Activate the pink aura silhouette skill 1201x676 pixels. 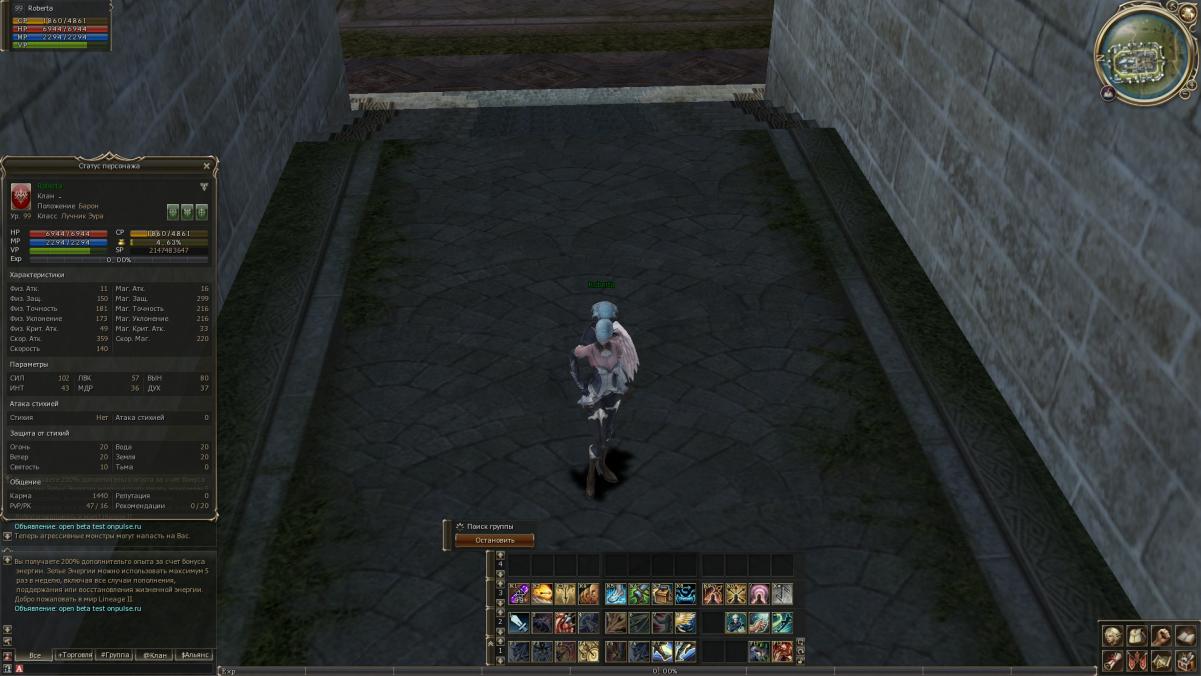click(759, 594)
